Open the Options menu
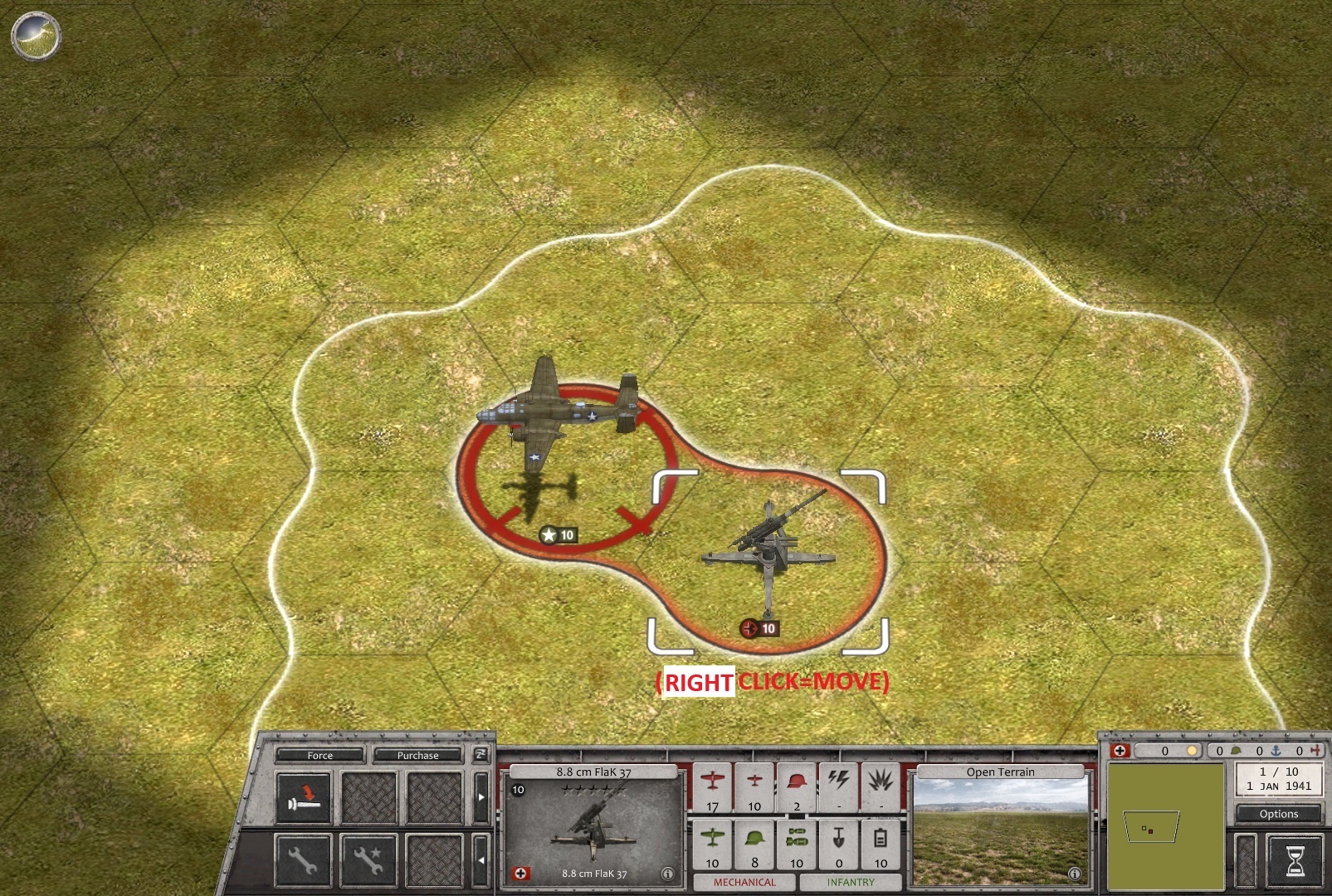1332x896 pixels. [x=1277, y=814]
